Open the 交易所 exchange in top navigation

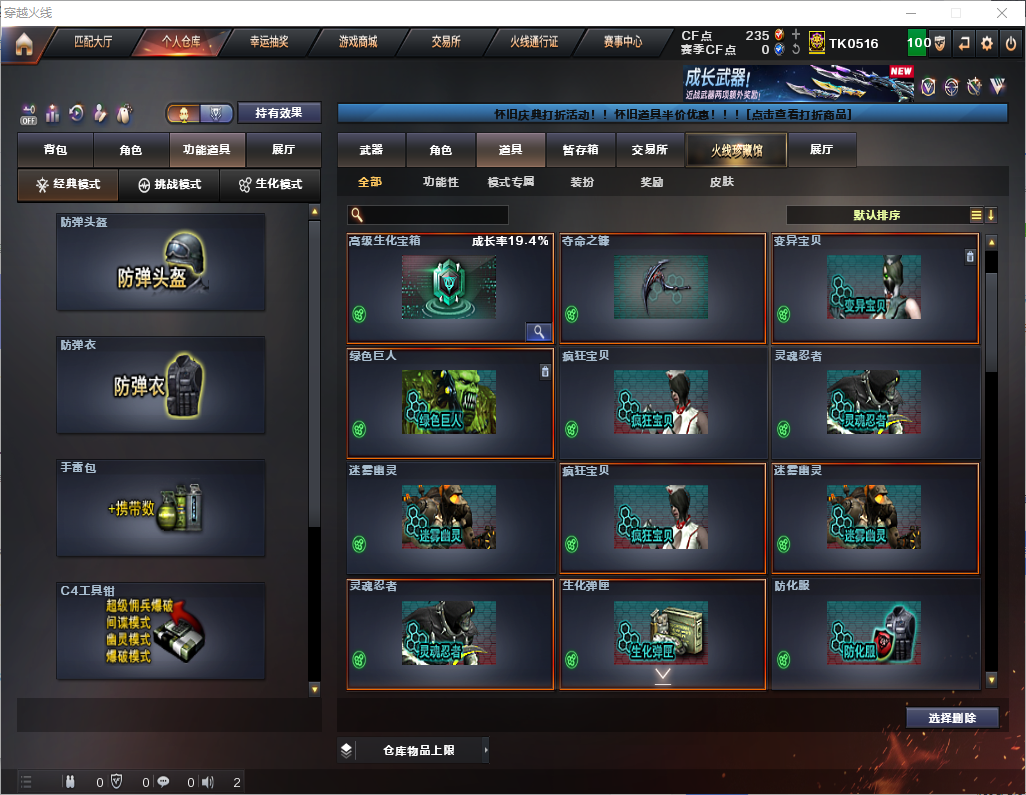[446, 42]
